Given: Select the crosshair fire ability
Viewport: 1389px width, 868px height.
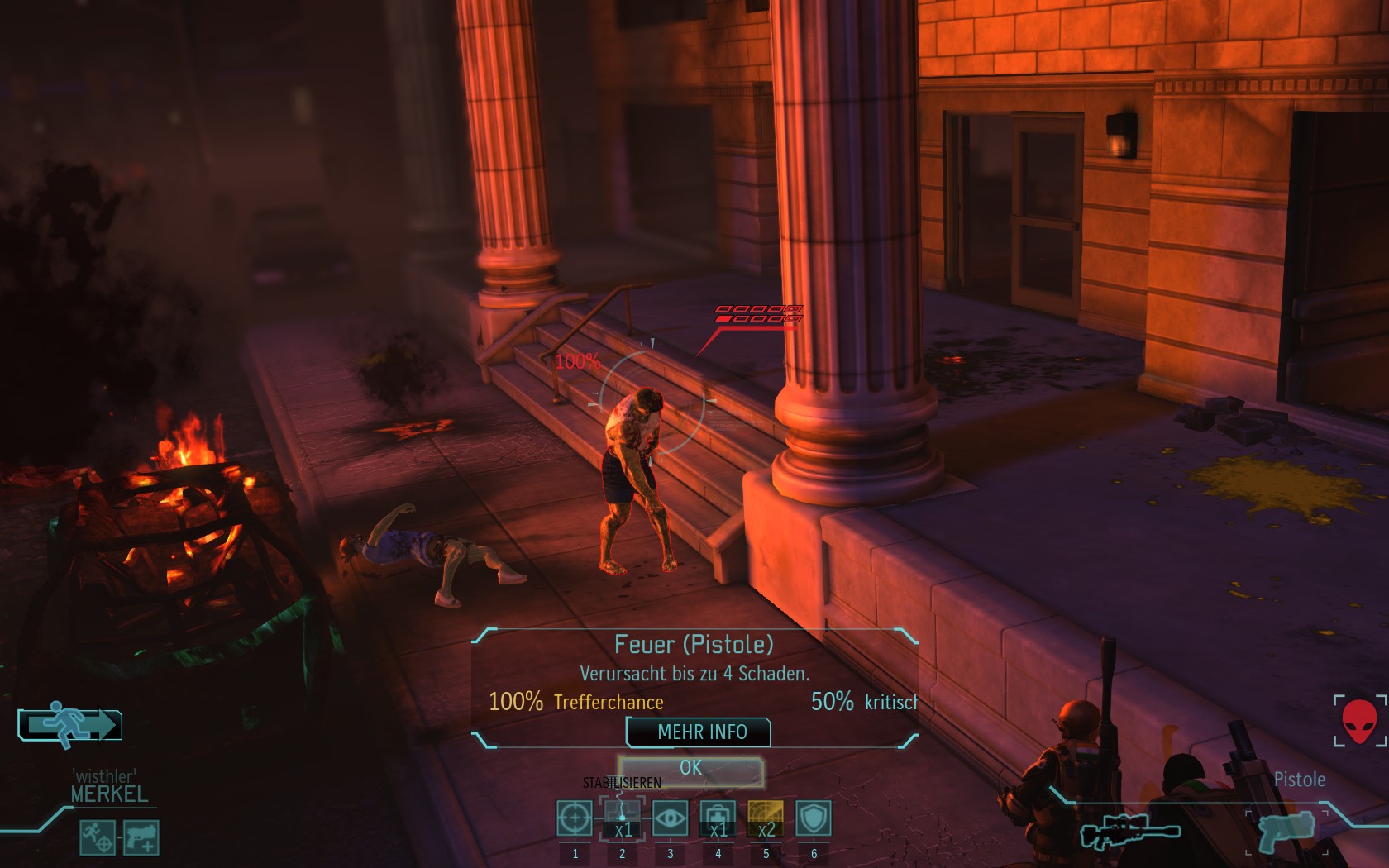Looking at the screenshot, I should tap(575, 818).
